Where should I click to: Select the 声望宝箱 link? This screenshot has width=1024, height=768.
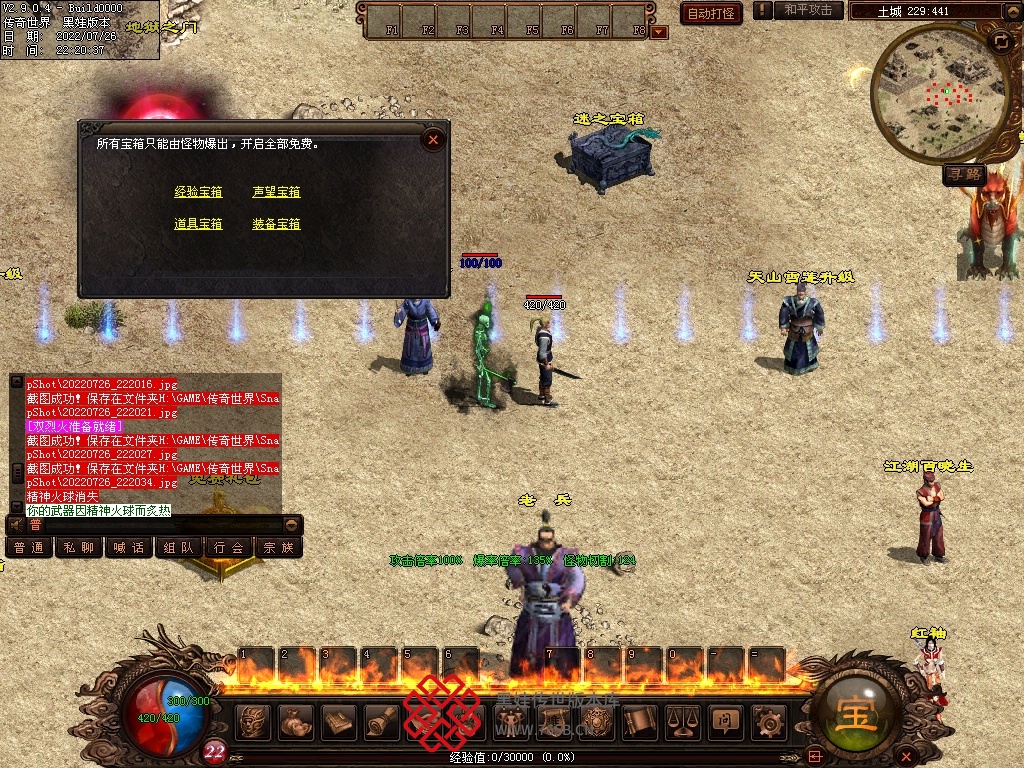(x=276, y=192)
